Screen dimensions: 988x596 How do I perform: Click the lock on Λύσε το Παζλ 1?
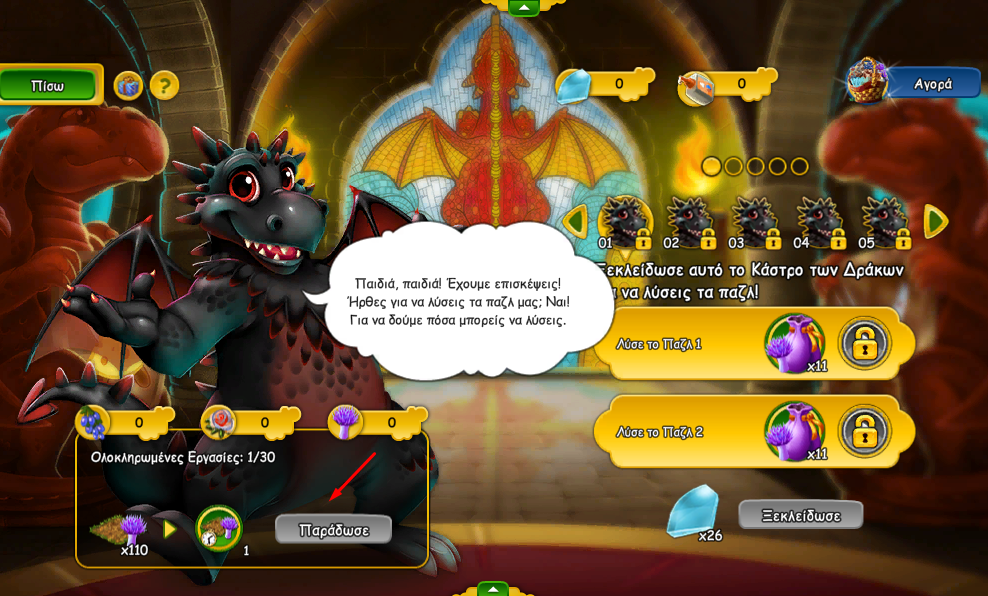pos(864,344)
